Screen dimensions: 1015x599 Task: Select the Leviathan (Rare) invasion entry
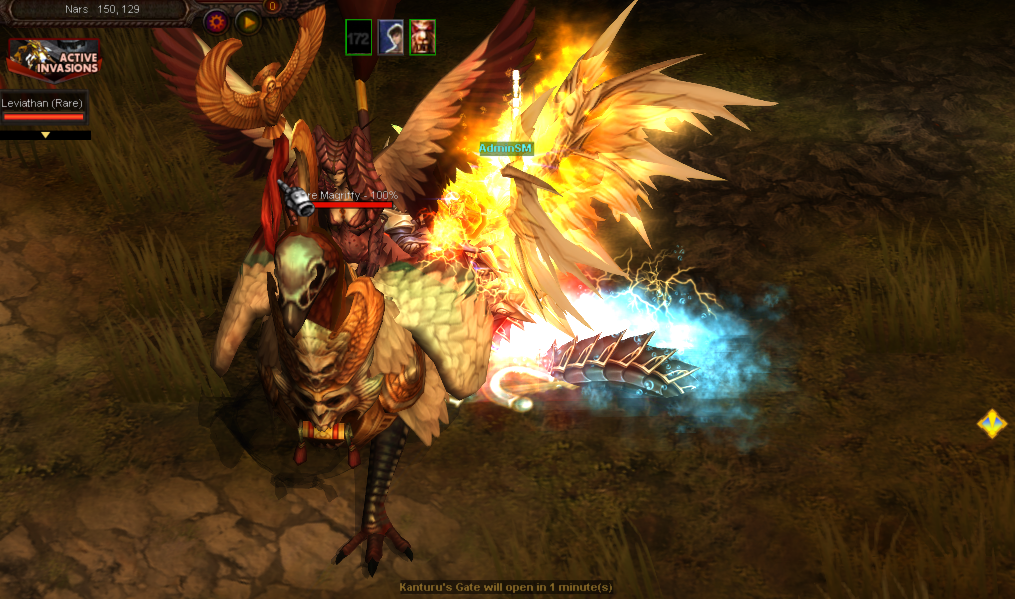click(43, 109)
